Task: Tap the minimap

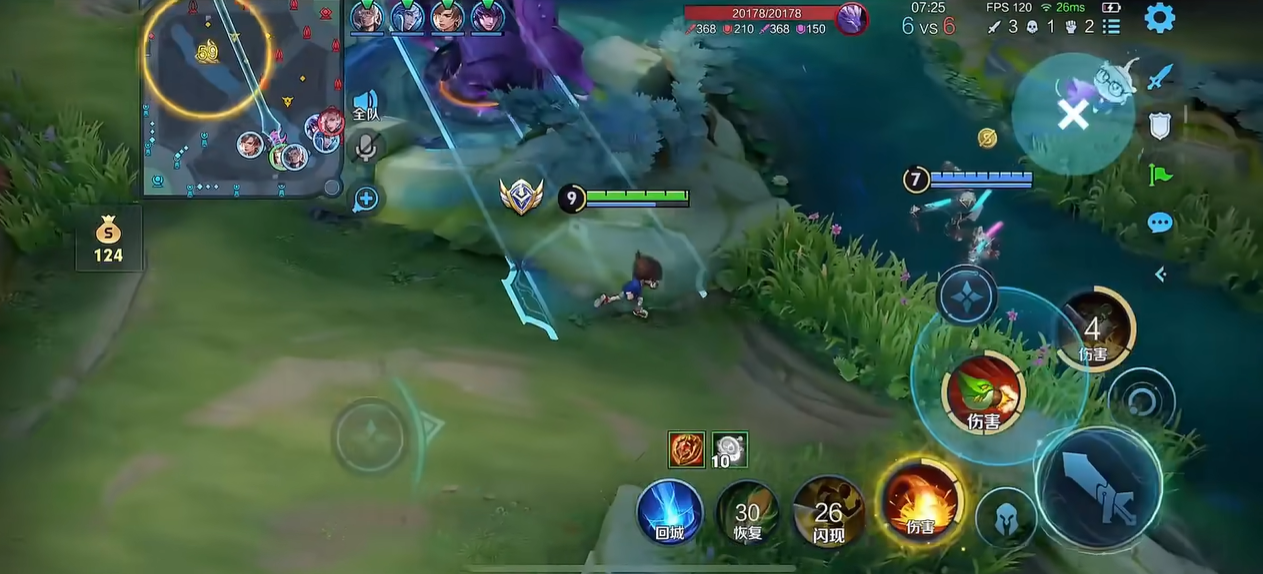Action: pyautogui.click(x=240, y=97)
